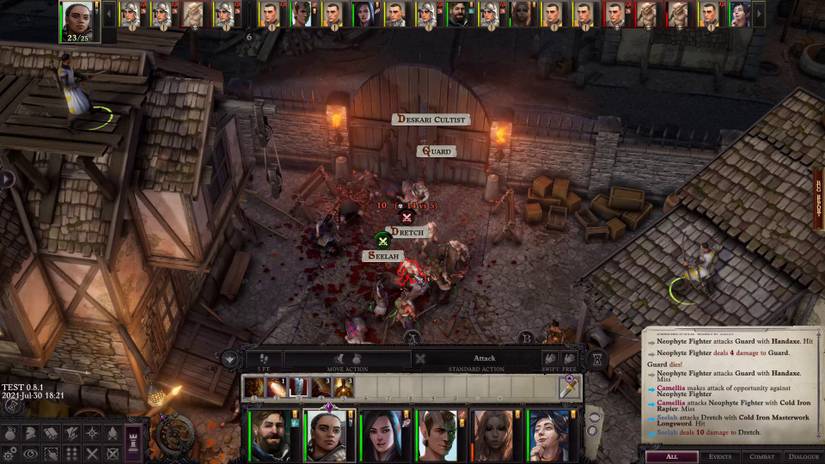Screen dimensions: 825x464
Task: Select the green-scarred half-face companion portrait
Action: 439,436
